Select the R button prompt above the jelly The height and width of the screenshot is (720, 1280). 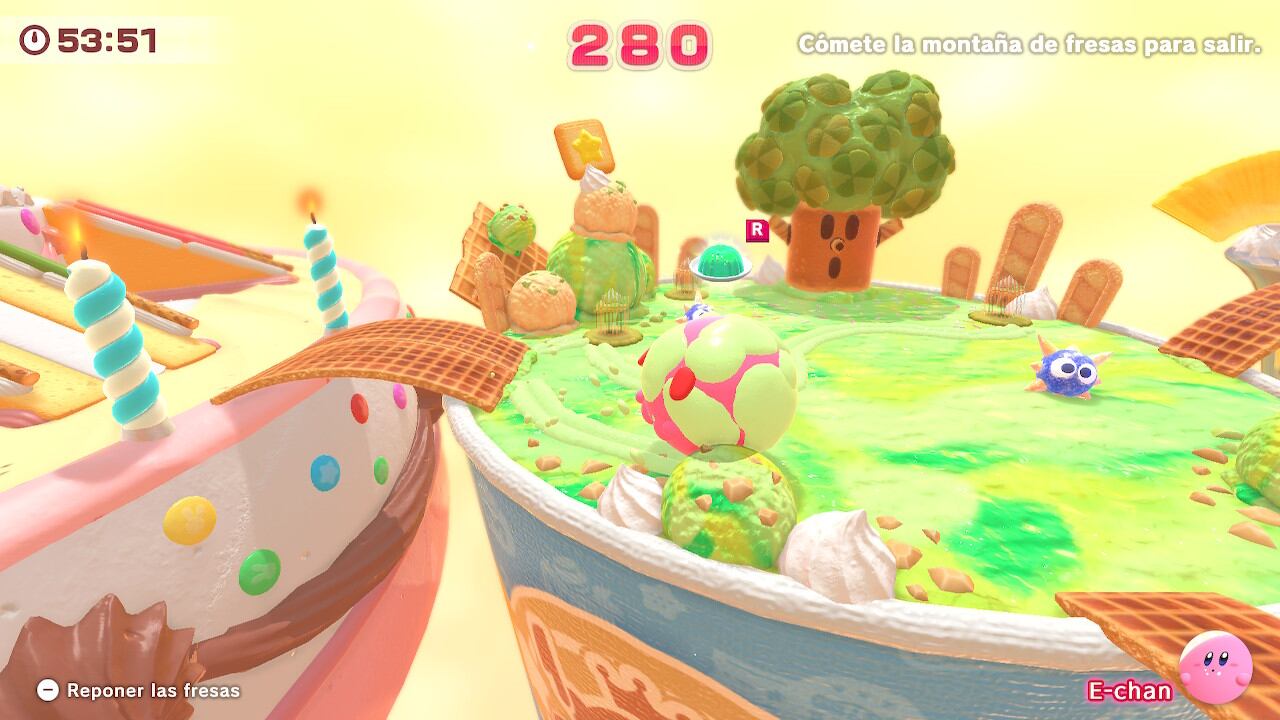[x=755, y=228]
